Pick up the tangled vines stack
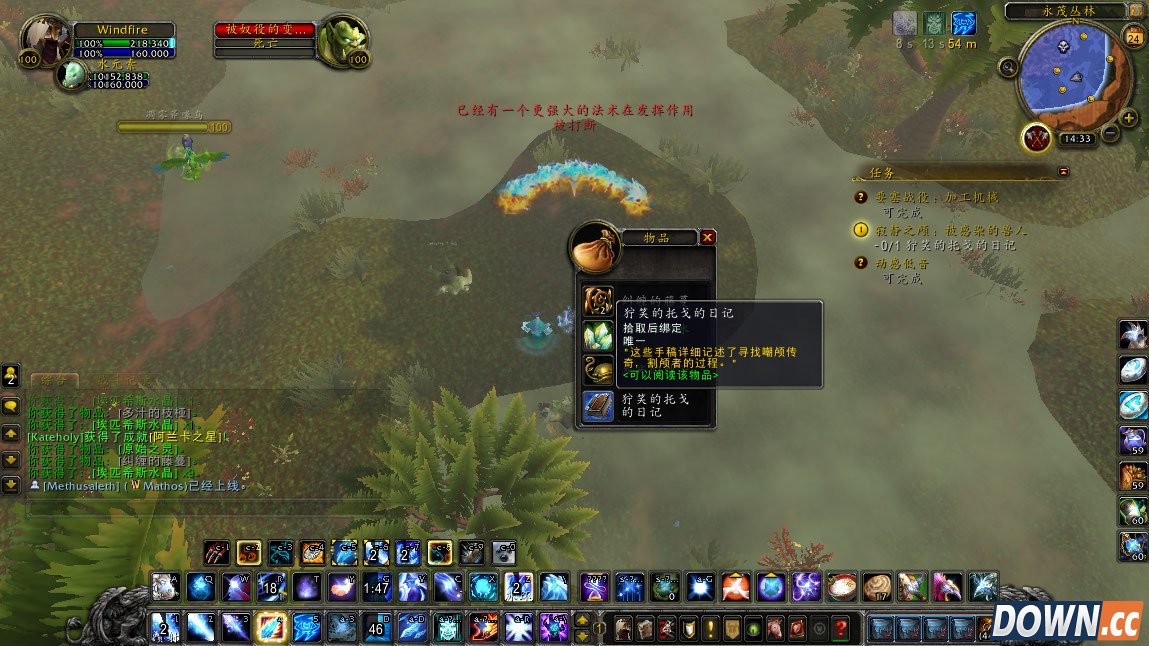The height and width of the screenshot is (646, 1149). click(599, 301)
